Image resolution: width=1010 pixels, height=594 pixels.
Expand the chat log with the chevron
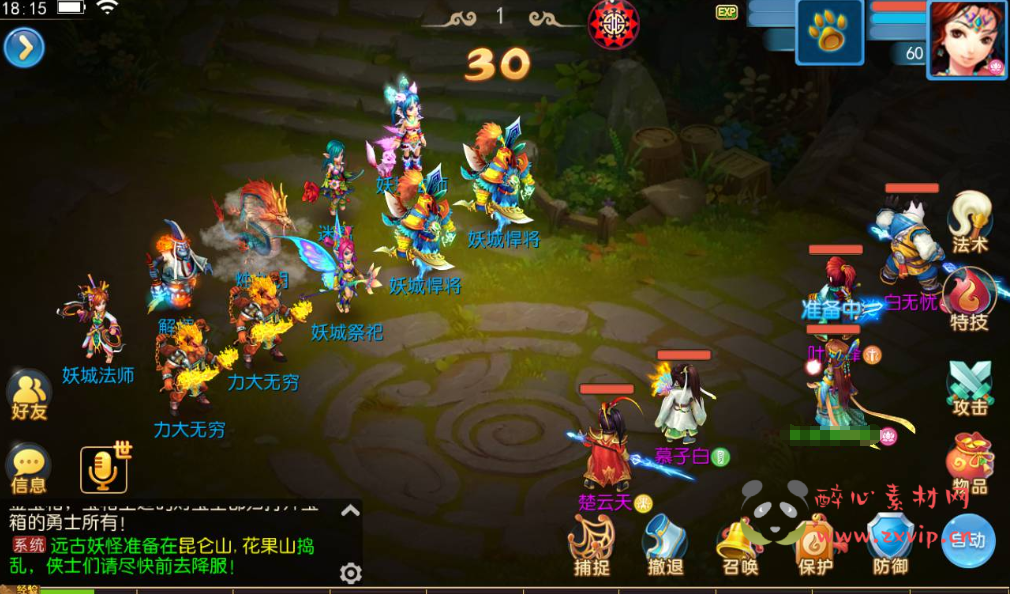click(350, 511)
